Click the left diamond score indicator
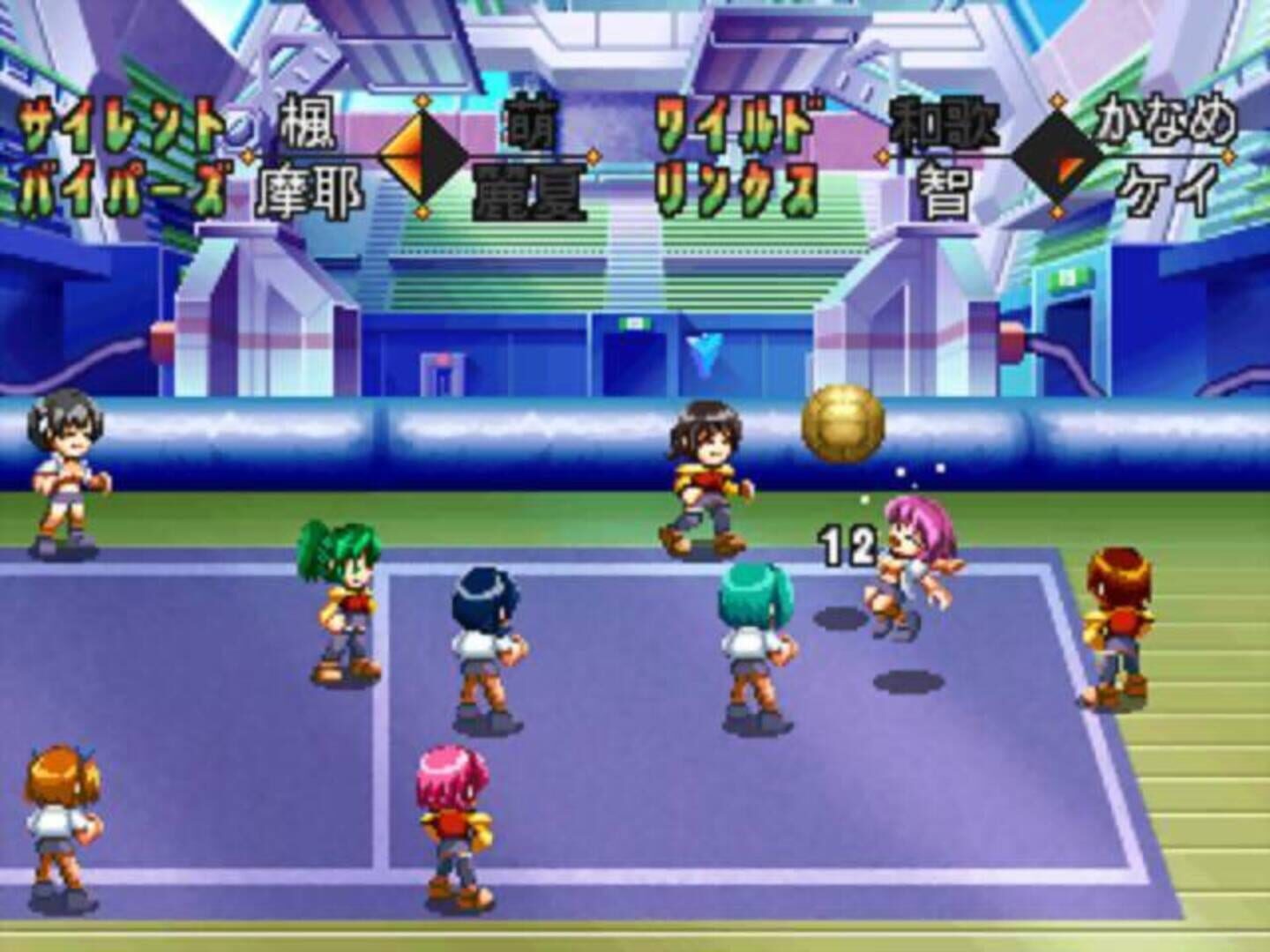The width and height of the screenshot is (1270, 952). point(423,159)
